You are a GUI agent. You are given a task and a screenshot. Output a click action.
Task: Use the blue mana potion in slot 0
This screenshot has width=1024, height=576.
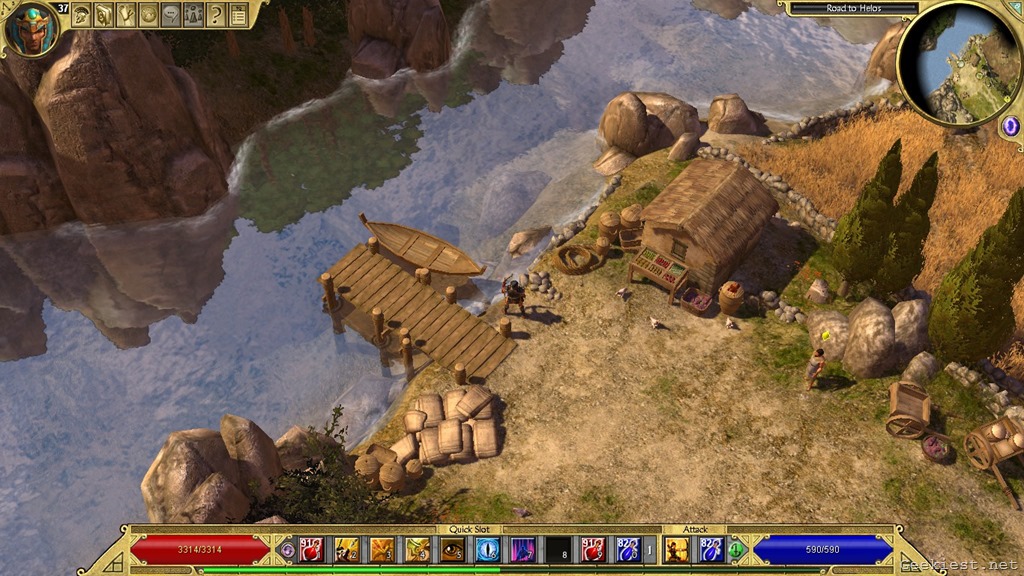click(x=627, y=549)
